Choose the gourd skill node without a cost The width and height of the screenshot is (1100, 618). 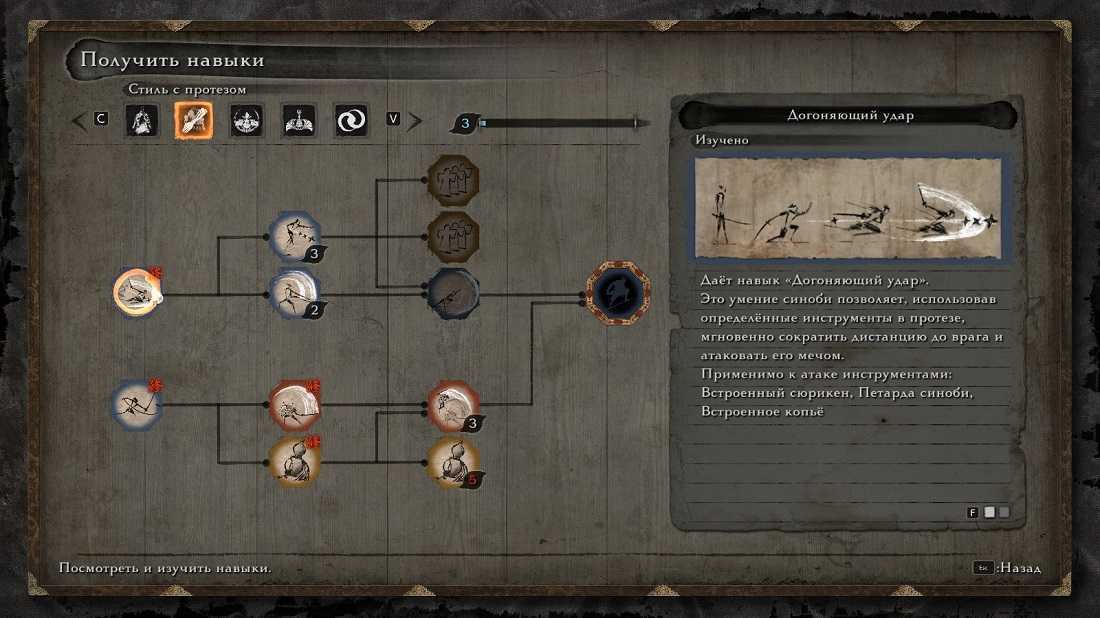294,462
